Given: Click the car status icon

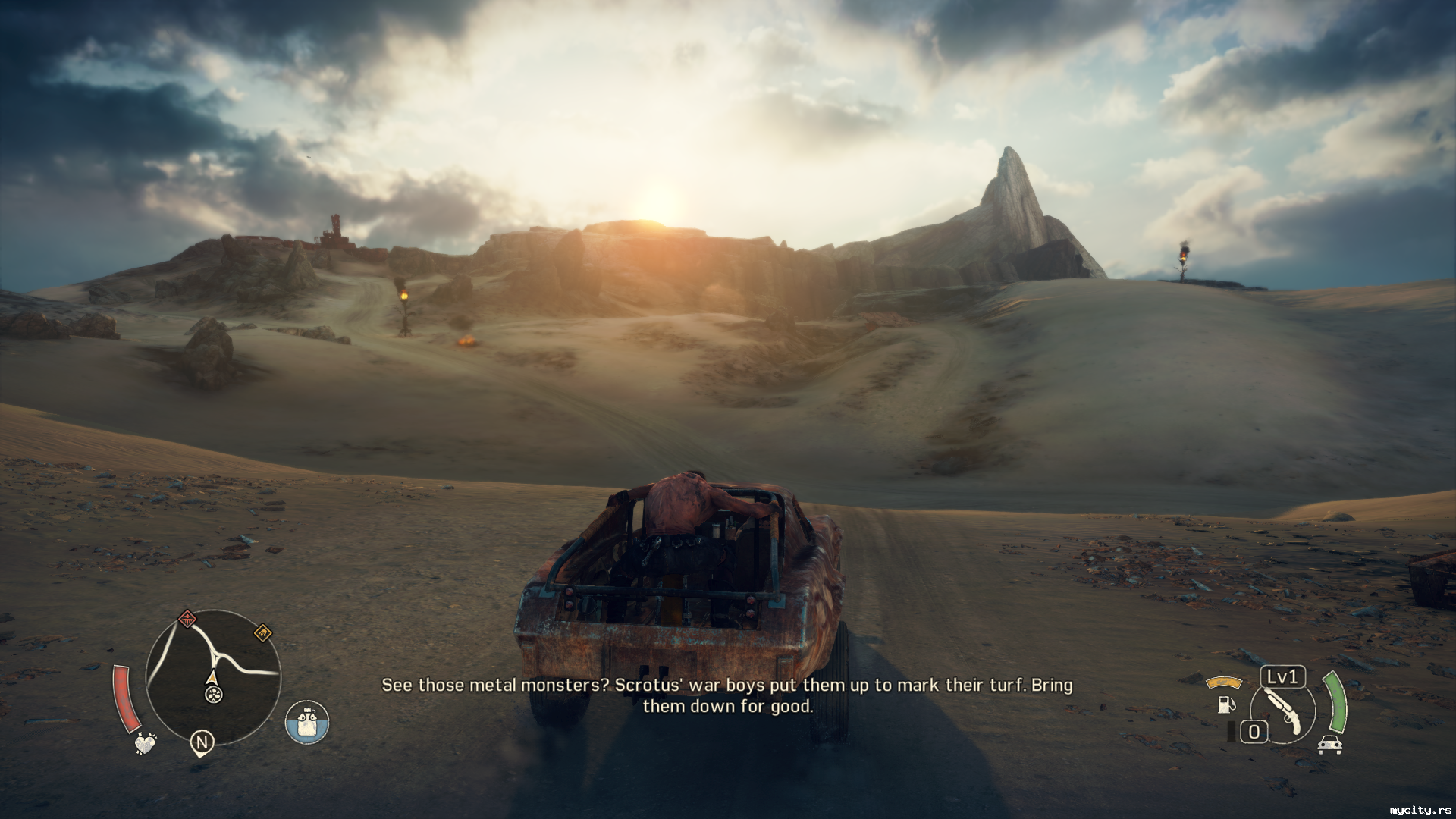Looking at the screenshot, I should coord(1330,745).
